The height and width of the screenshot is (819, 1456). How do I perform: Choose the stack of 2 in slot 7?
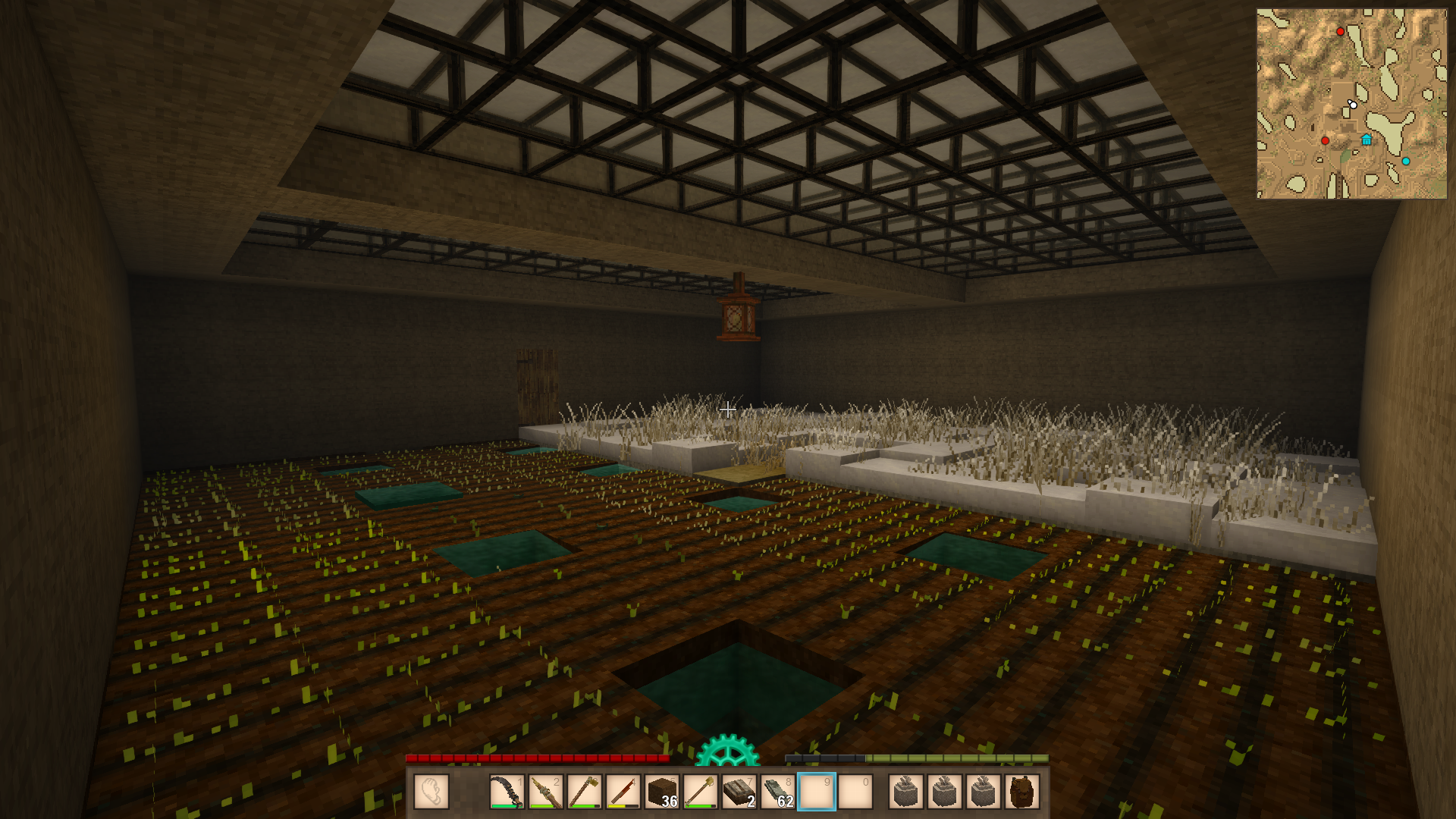739,792
